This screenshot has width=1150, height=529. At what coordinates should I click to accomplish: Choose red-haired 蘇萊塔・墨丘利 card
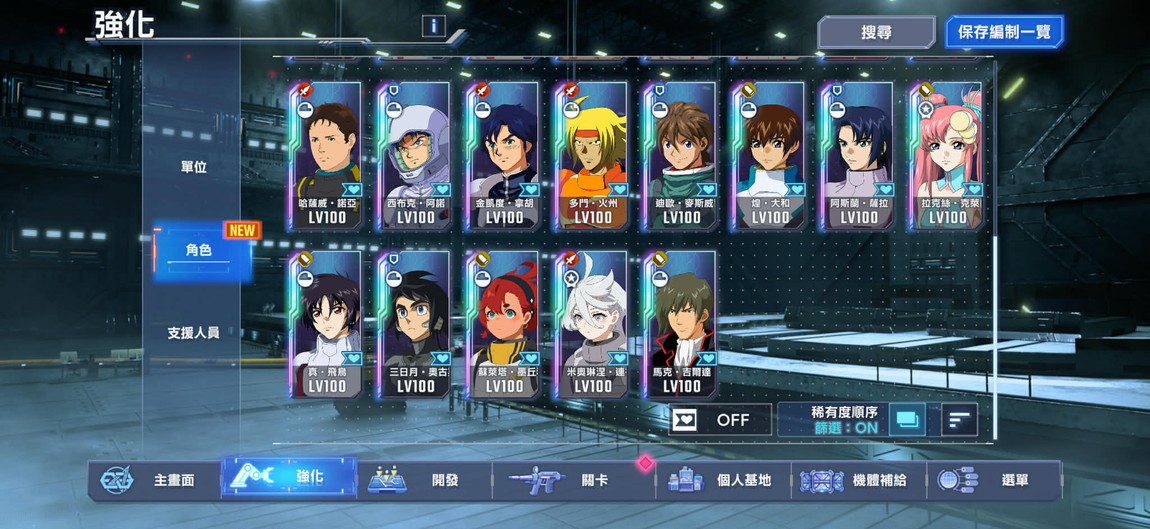[504, 325]
